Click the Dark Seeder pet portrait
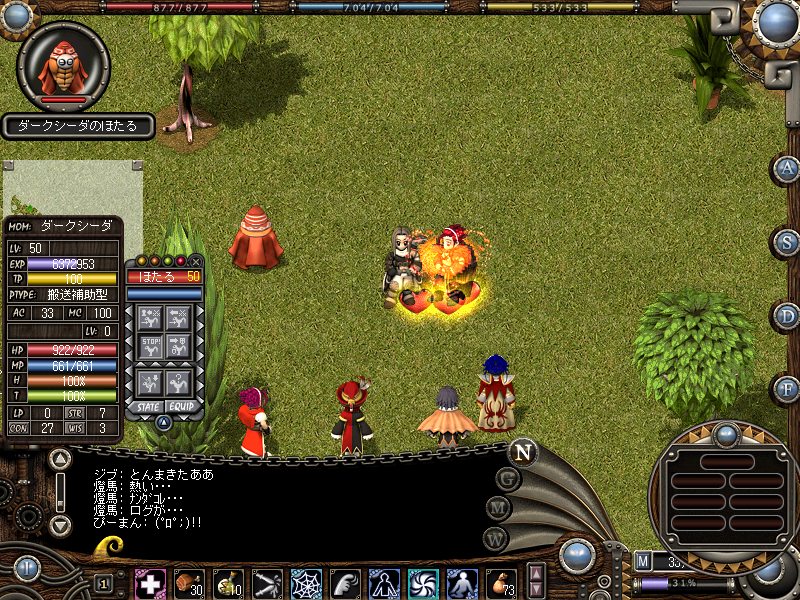The width and height of the screenshot is (800, 600). click(64, 66)
